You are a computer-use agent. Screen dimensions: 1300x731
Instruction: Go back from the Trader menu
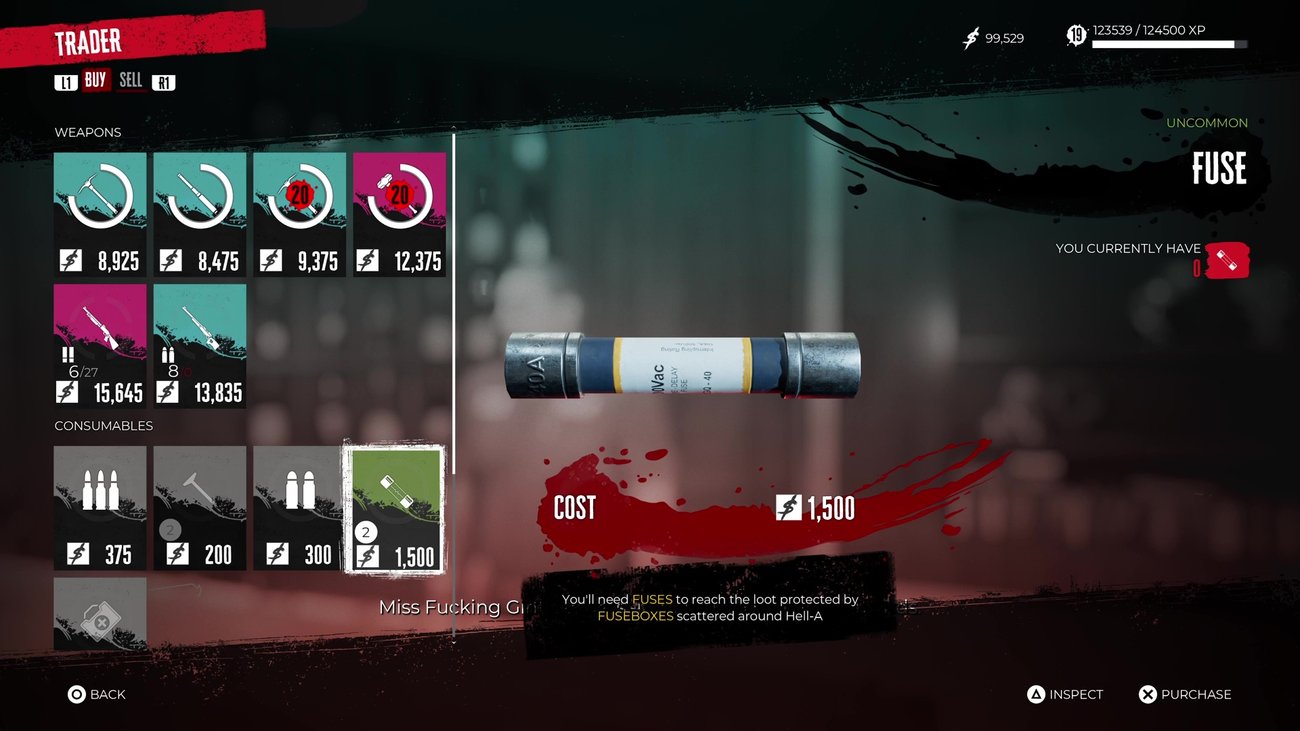point(96,694)
